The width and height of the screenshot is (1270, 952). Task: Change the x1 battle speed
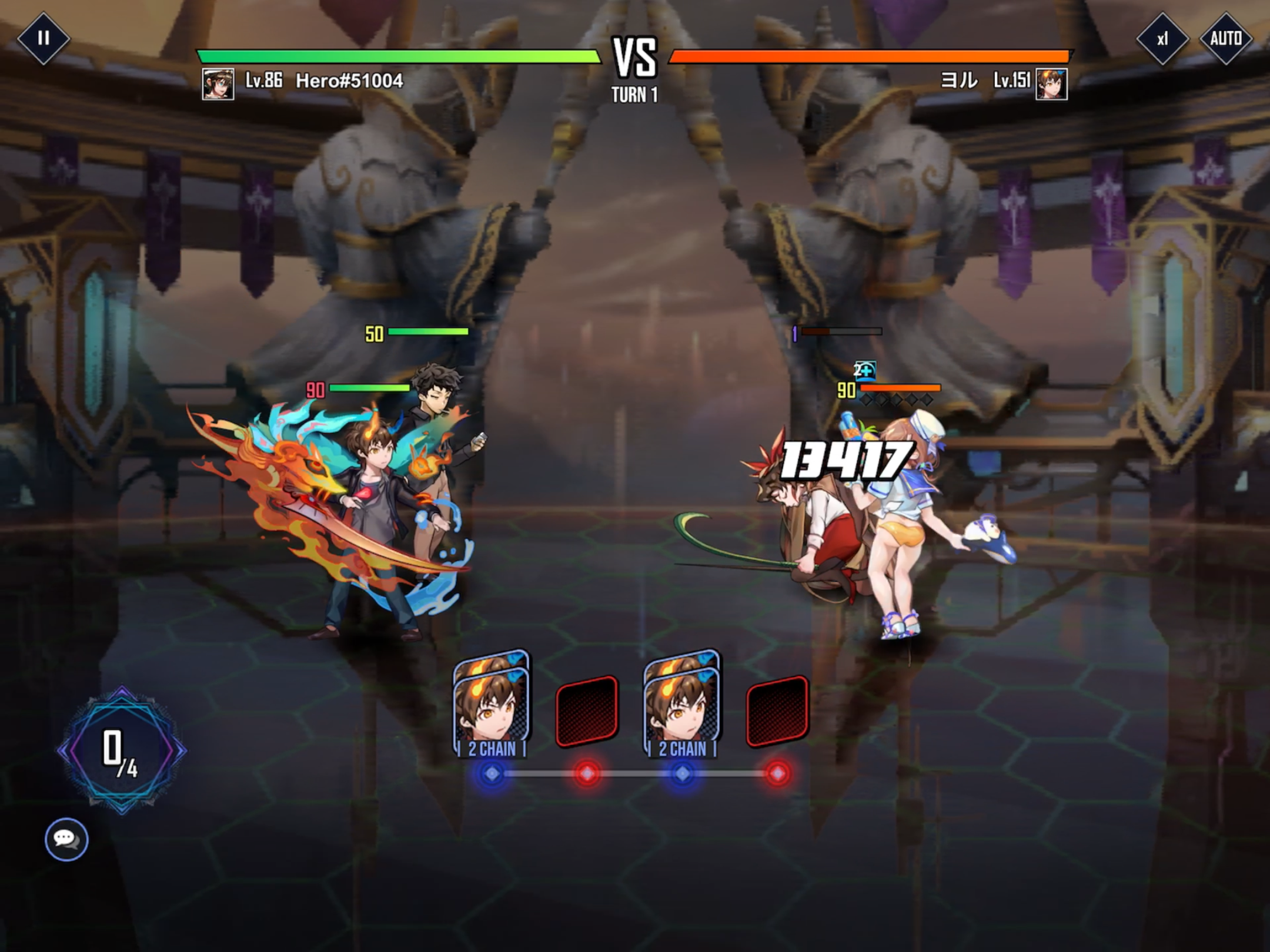[x=1162, y=39]
